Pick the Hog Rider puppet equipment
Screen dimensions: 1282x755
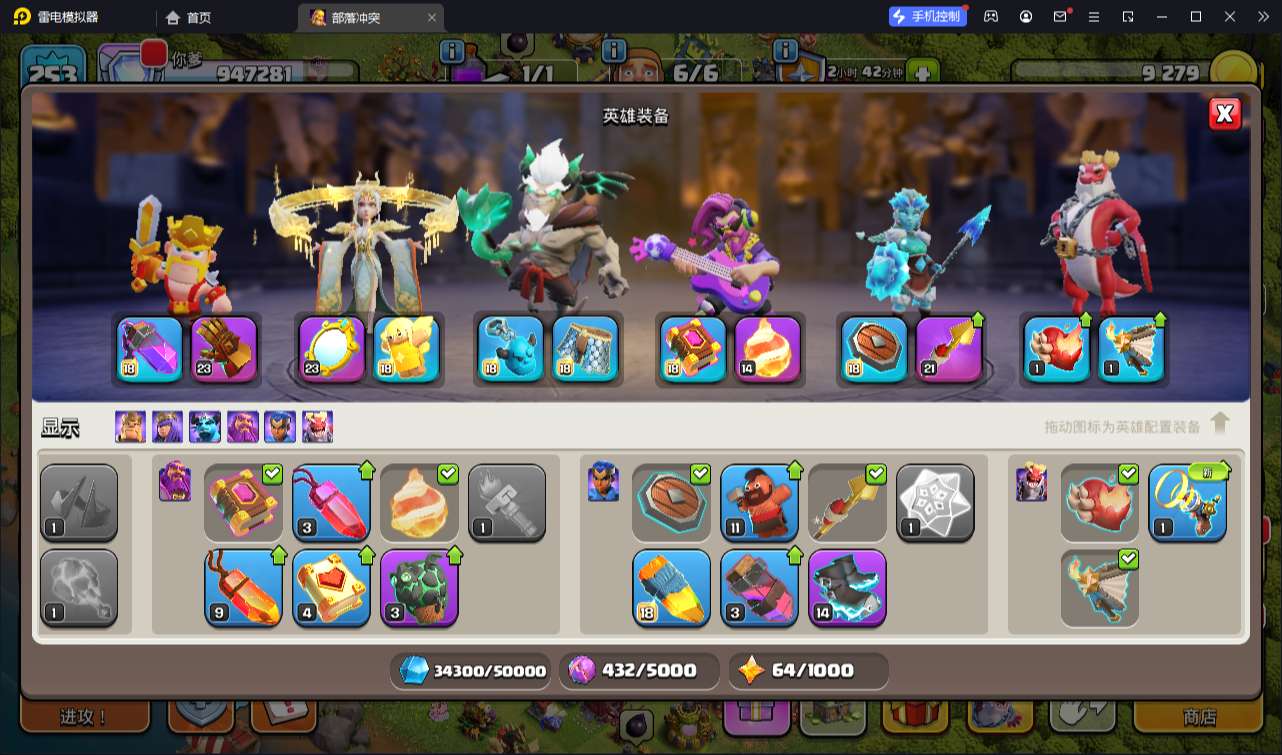click(x=759, y=503)
